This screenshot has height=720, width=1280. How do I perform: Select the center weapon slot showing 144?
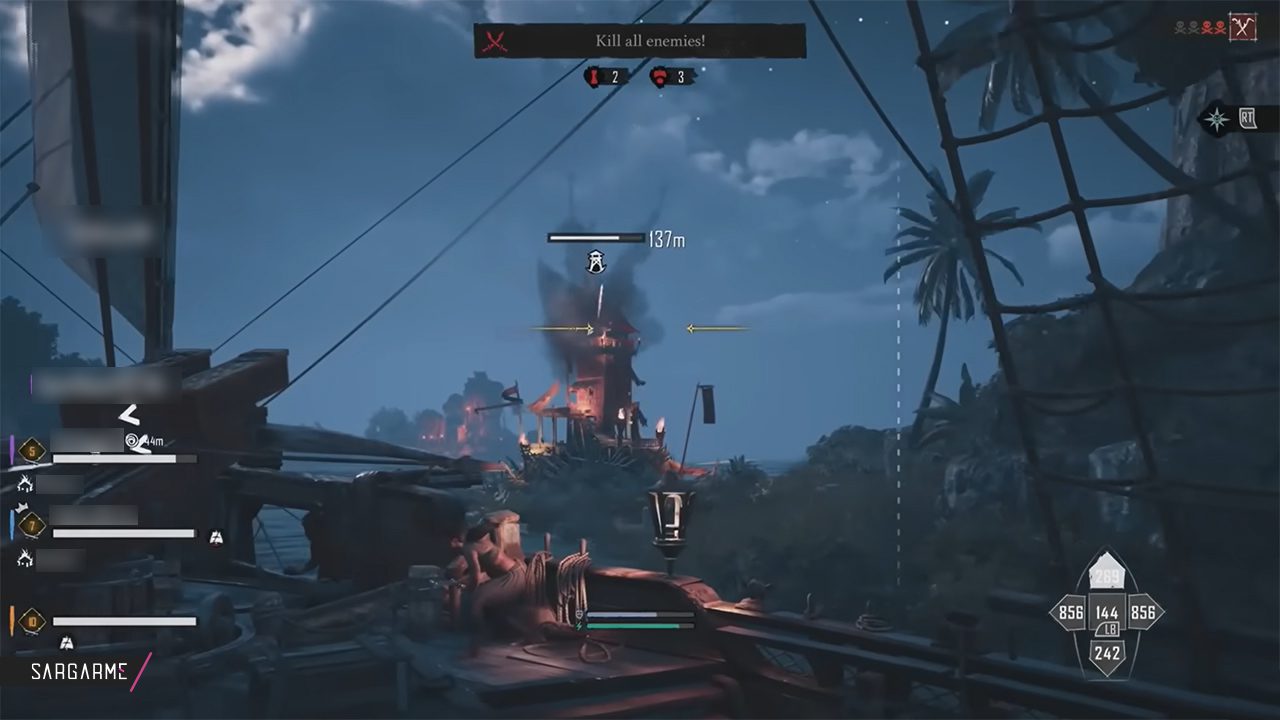1107,613
